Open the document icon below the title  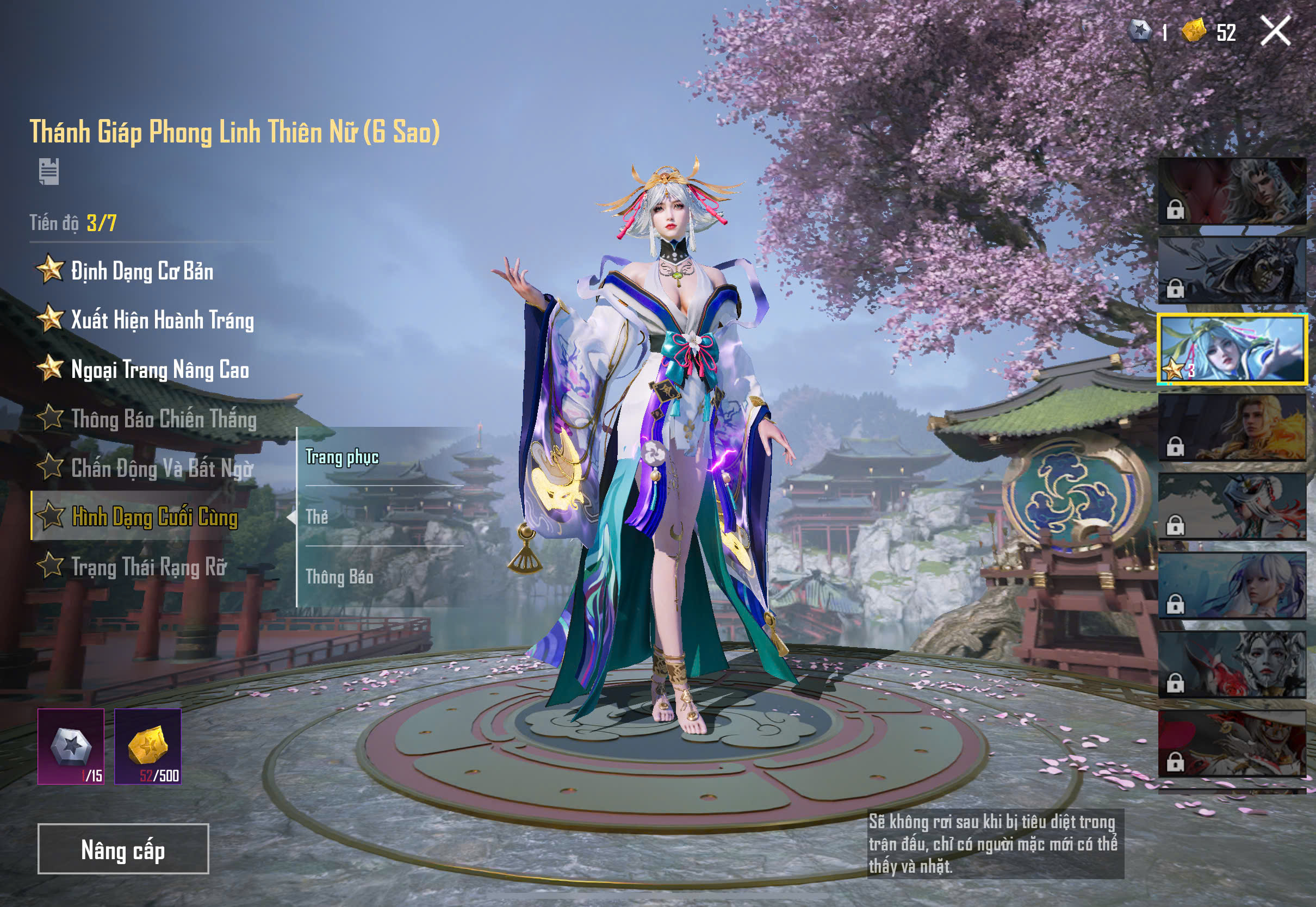(49, 172)
